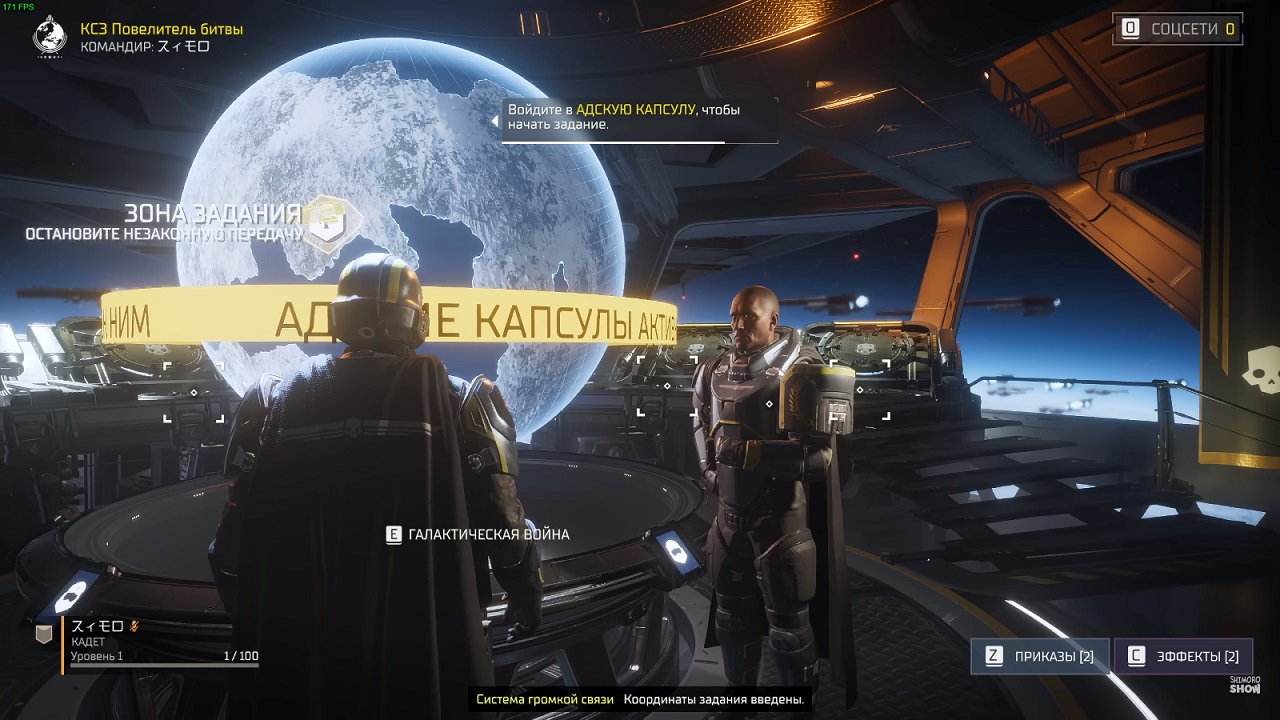Click the ship emblem next to the ship name
Viewport: 1280px width, 720px height.
[49, 37]
